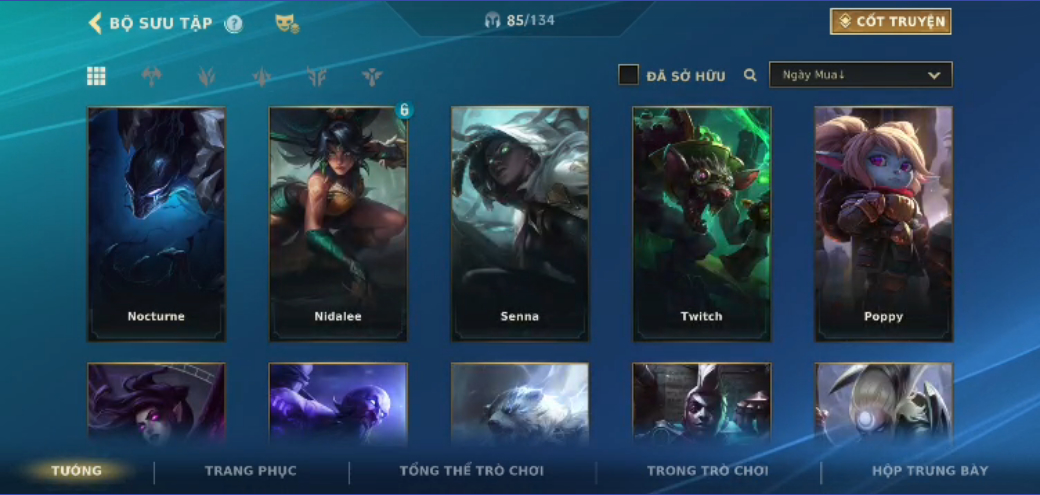Switch to the Trang Phục tab

tap(251, 471)
